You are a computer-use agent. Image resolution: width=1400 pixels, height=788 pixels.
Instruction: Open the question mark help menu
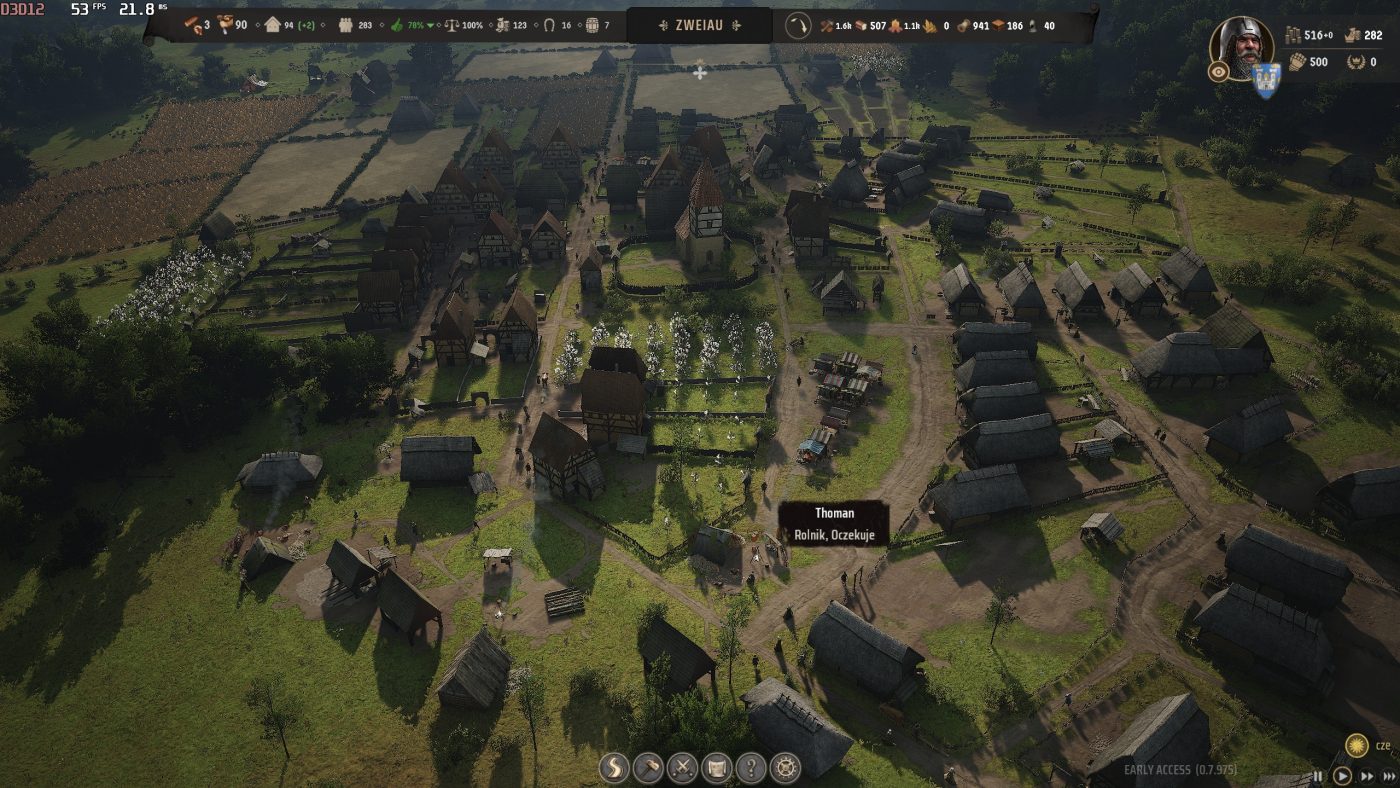pos(751,768)
